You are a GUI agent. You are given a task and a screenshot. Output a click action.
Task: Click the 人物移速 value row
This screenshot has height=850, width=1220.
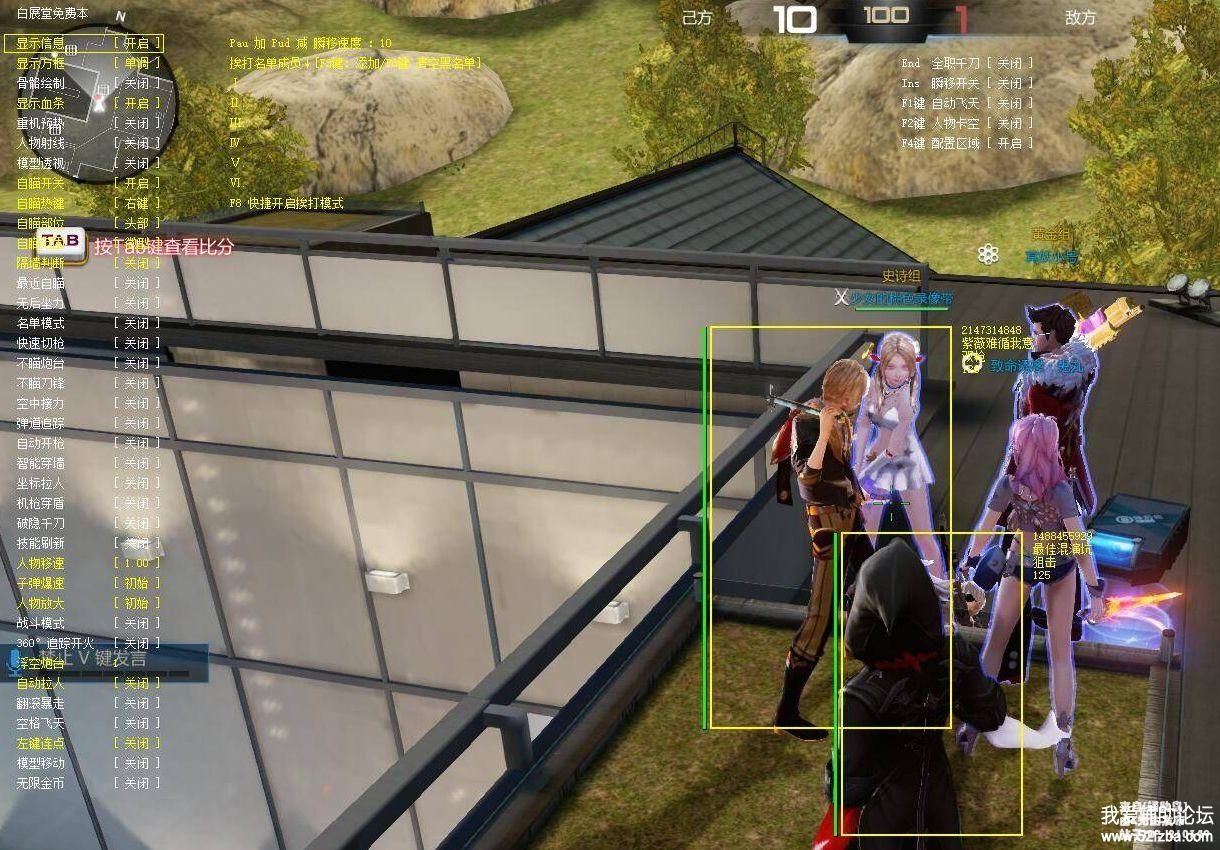(87, 563)
